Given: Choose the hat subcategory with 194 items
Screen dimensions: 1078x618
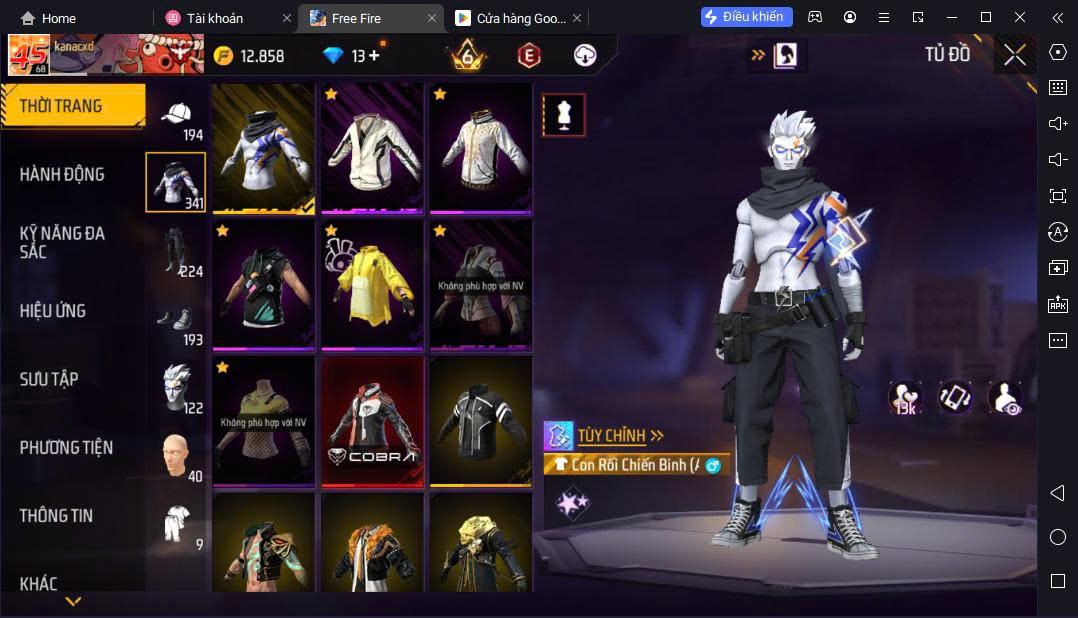Looking at the screenshot, I should [x=179, y=119].
